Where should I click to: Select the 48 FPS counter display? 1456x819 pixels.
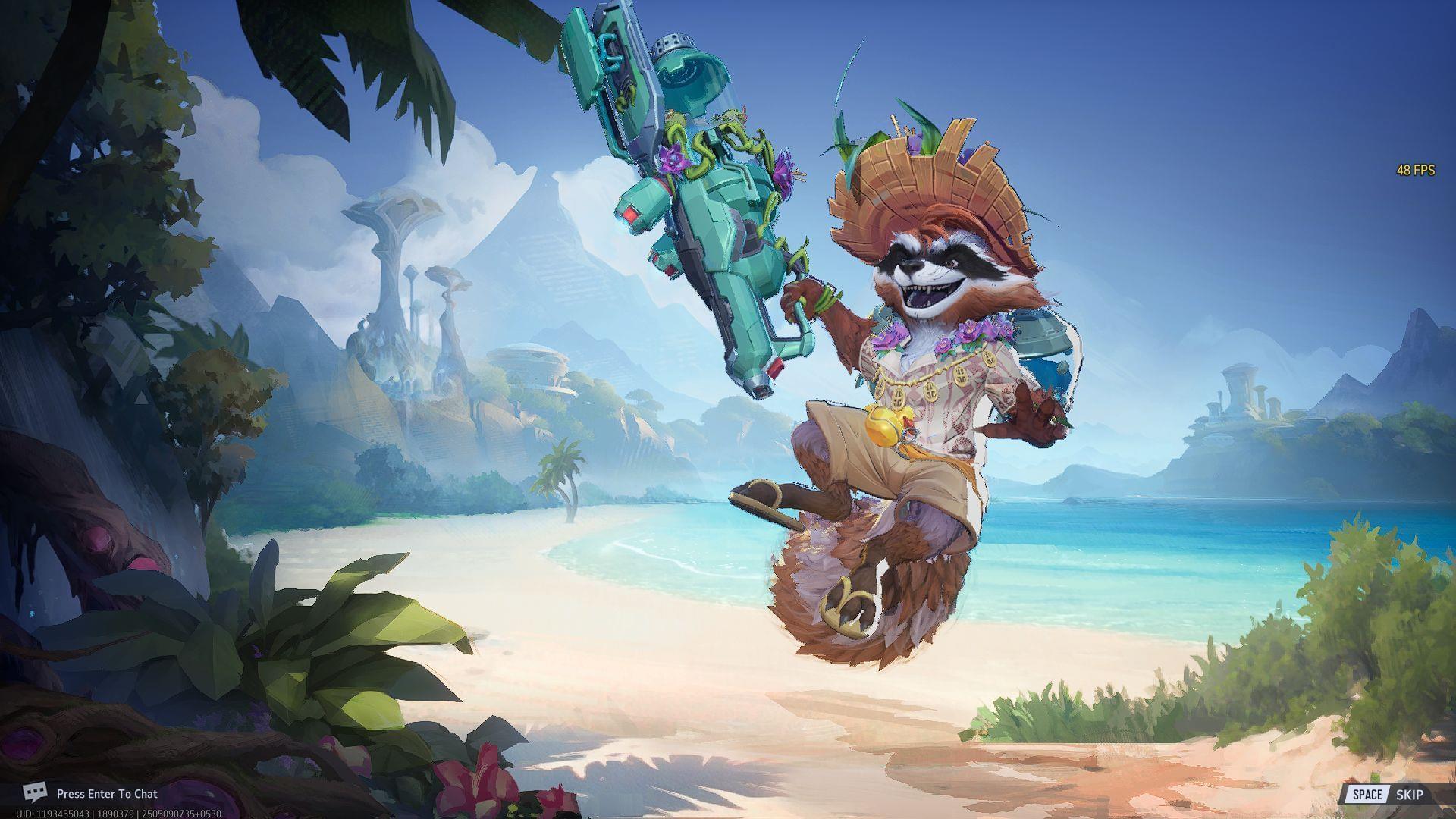click(x=1415, y=171)
